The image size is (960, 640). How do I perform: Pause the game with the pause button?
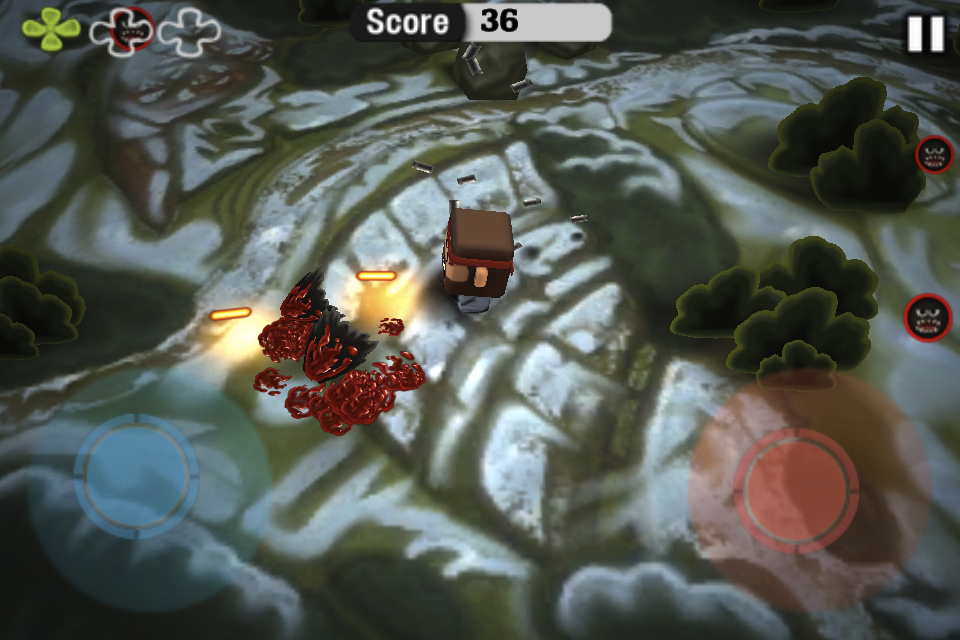(x=925, y=35)
